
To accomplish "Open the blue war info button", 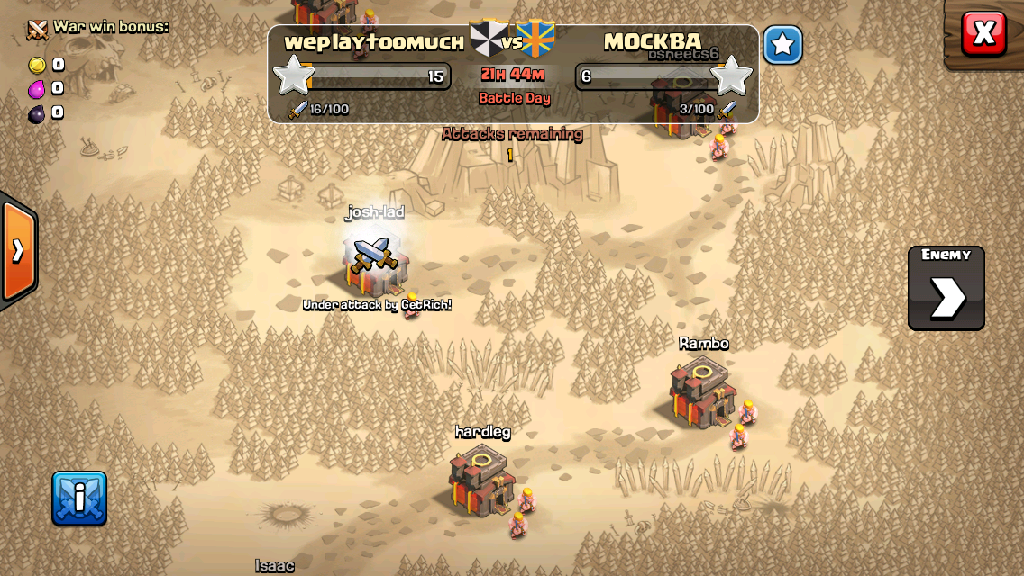I will [79, 498].
